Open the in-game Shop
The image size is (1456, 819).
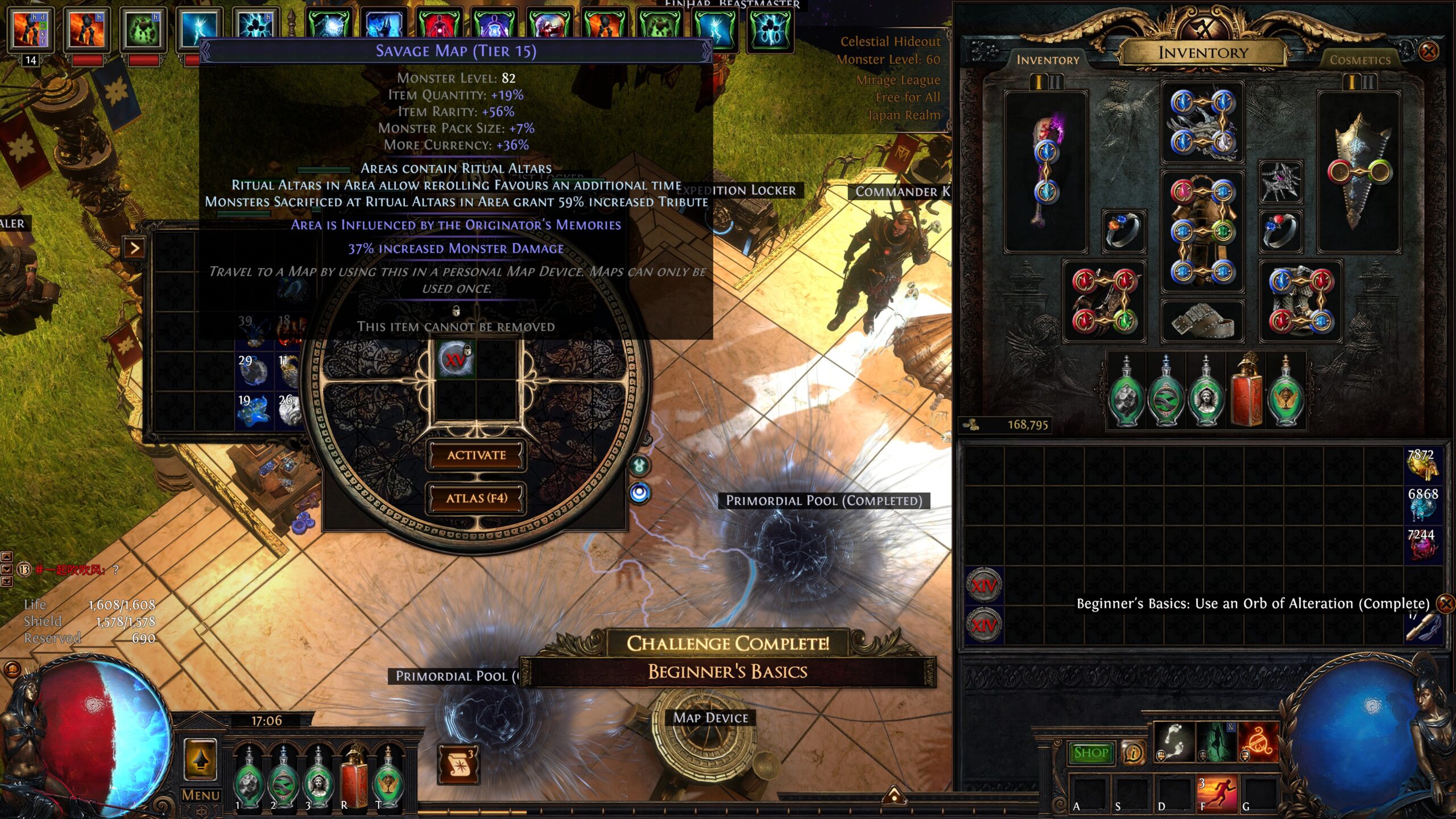1091,753
